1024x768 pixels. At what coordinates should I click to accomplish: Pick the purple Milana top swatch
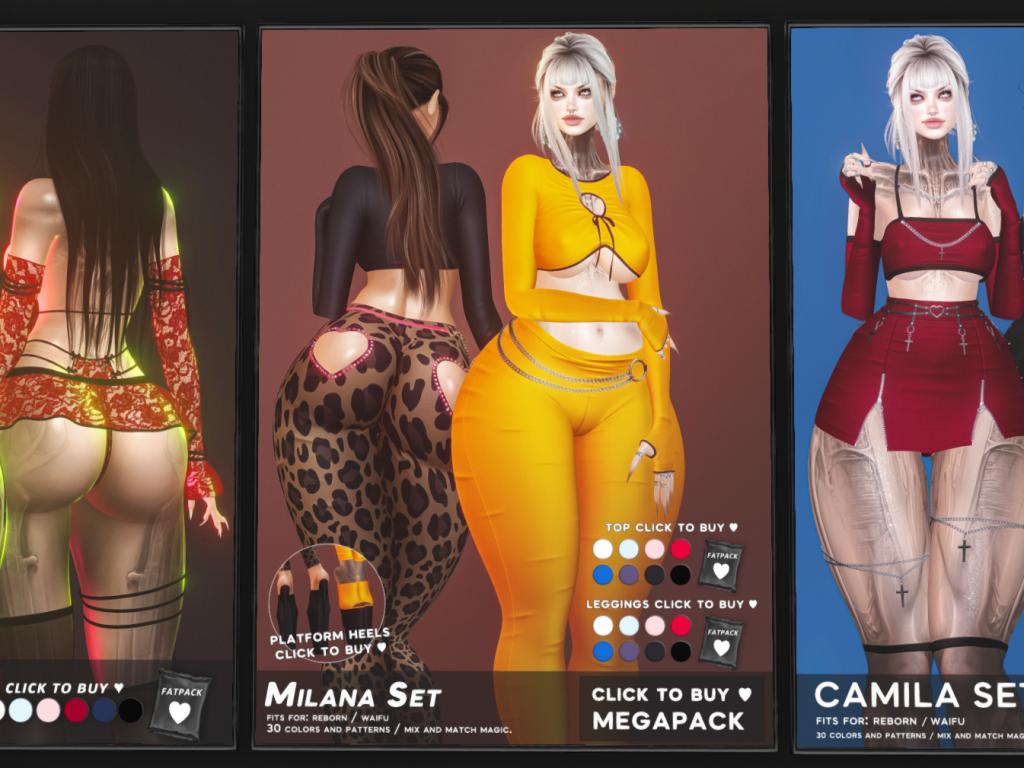click(x=628, y=575)
